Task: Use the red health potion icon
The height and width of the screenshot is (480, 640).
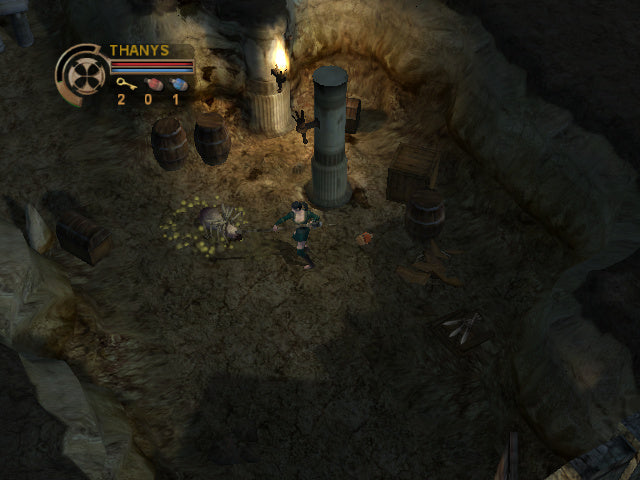Action: pyautogui.click(x=152, y=84)
